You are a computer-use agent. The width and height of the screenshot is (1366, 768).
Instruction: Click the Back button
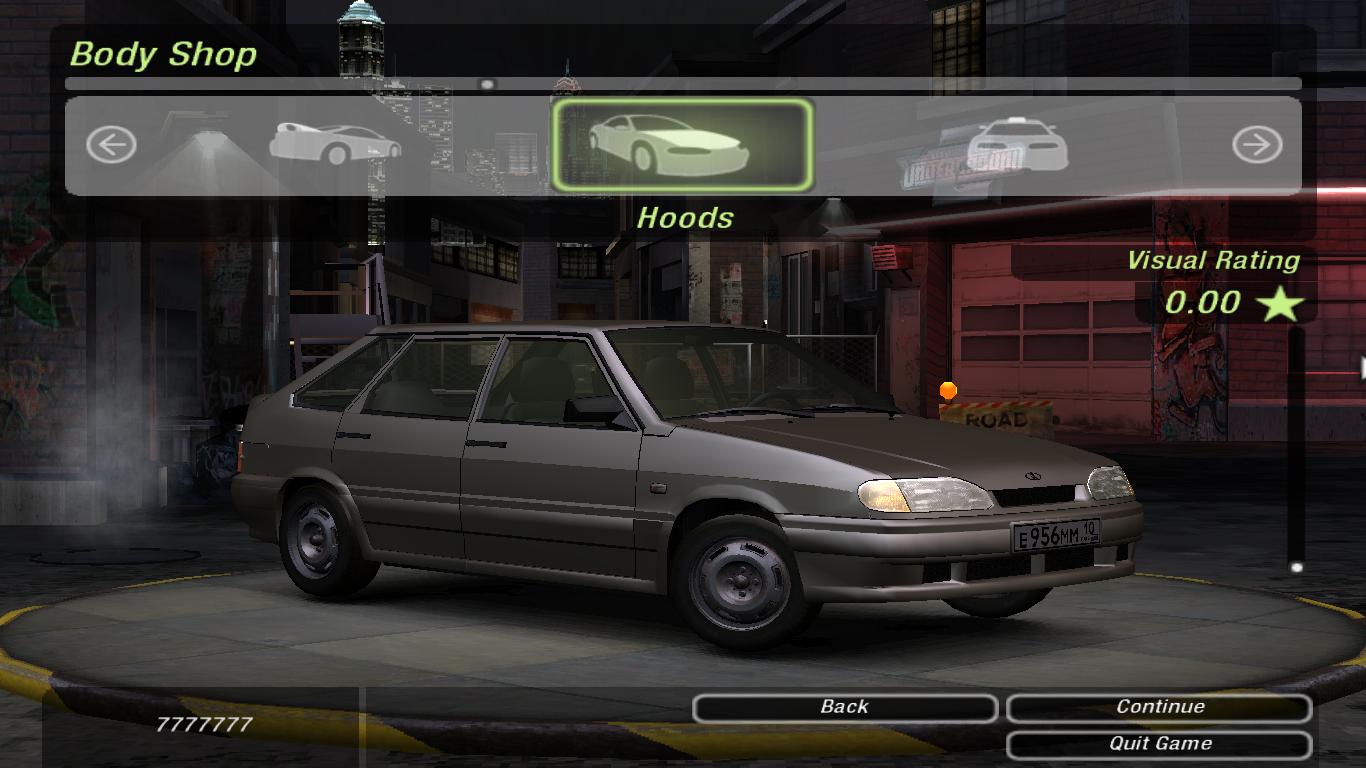click(844, 708)
